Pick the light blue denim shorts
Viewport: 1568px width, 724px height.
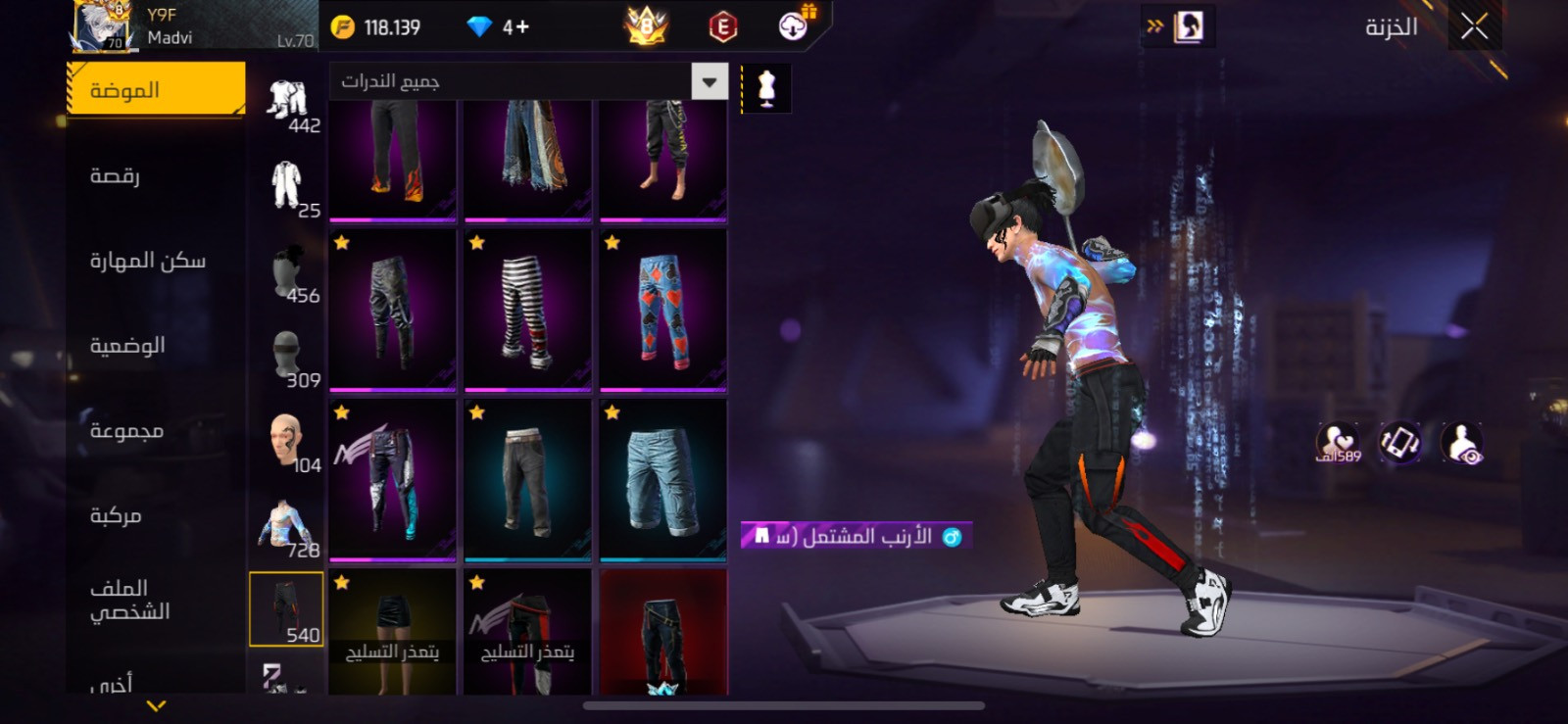[x=662, y=479]
